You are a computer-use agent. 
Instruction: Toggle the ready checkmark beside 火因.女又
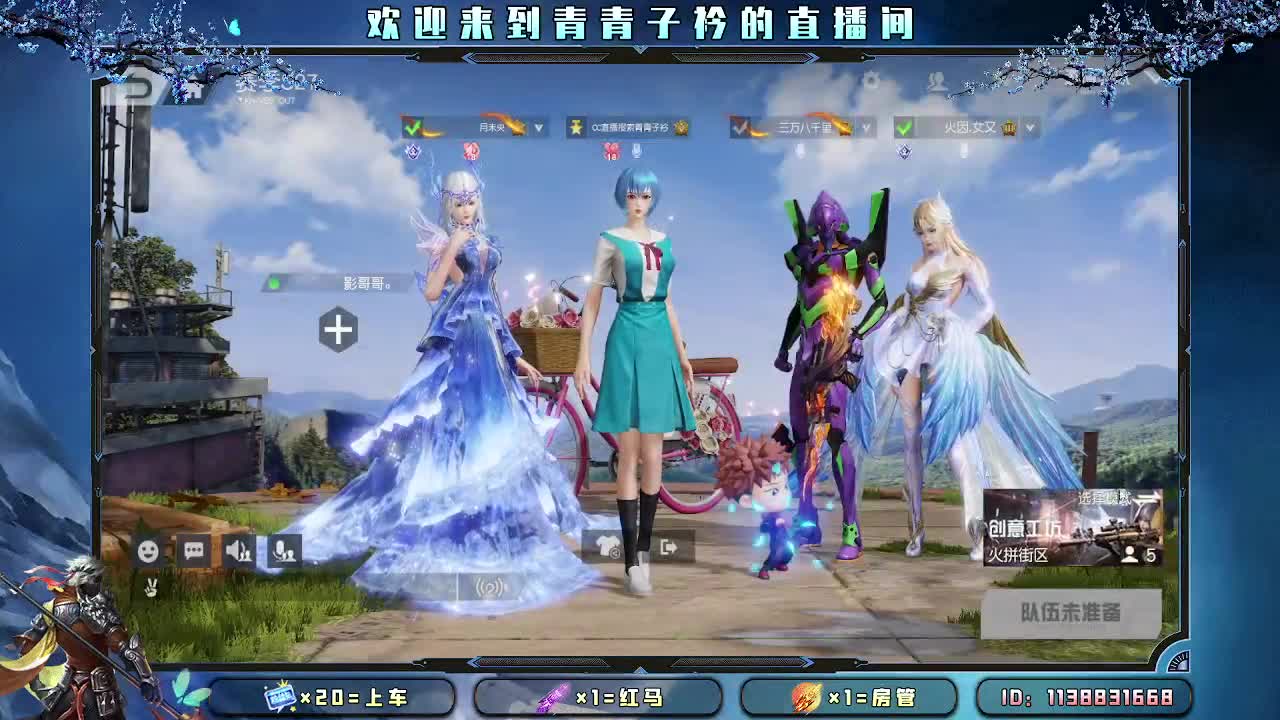click(x=906, y=126)
